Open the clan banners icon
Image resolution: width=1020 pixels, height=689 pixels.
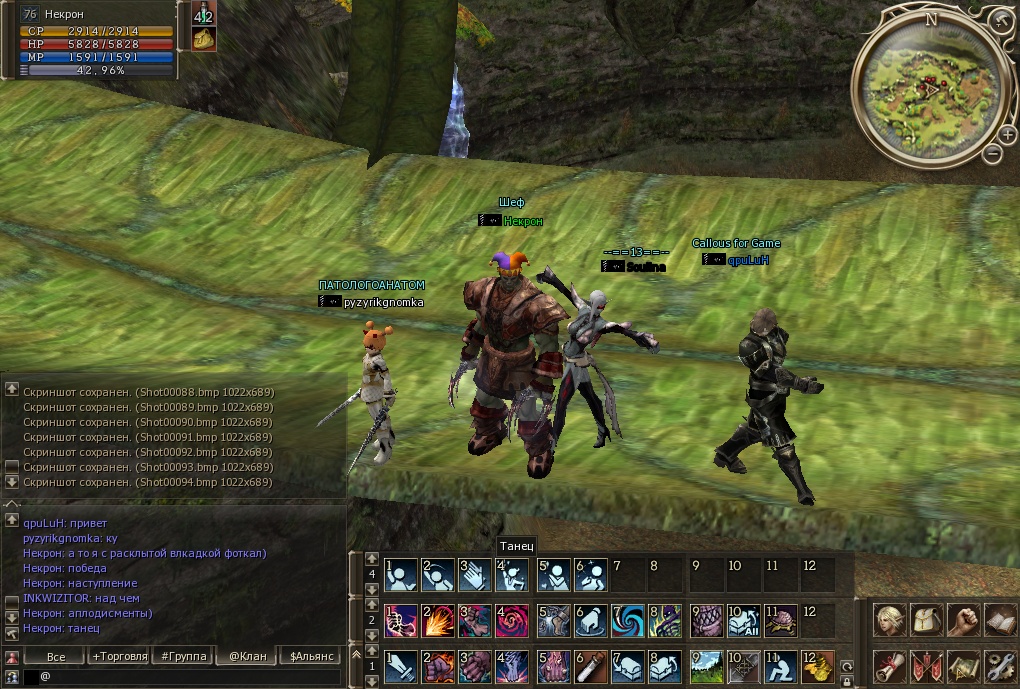click(926, 666)
